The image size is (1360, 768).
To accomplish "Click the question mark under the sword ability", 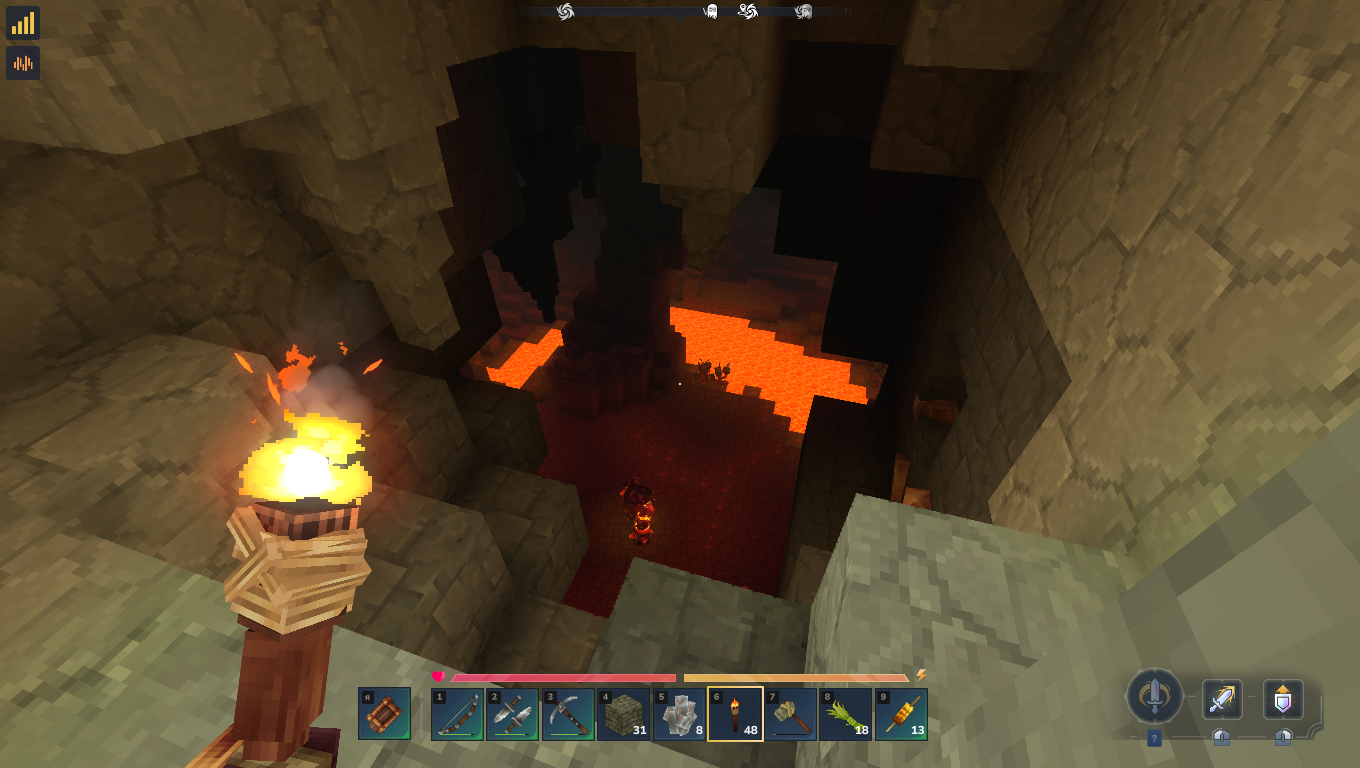I will pyautogui.click(x=1154, y=738).
